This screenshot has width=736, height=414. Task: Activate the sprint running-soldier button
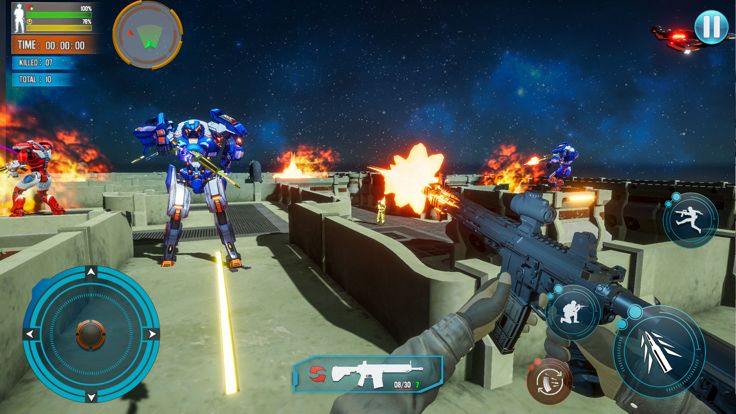690,219
